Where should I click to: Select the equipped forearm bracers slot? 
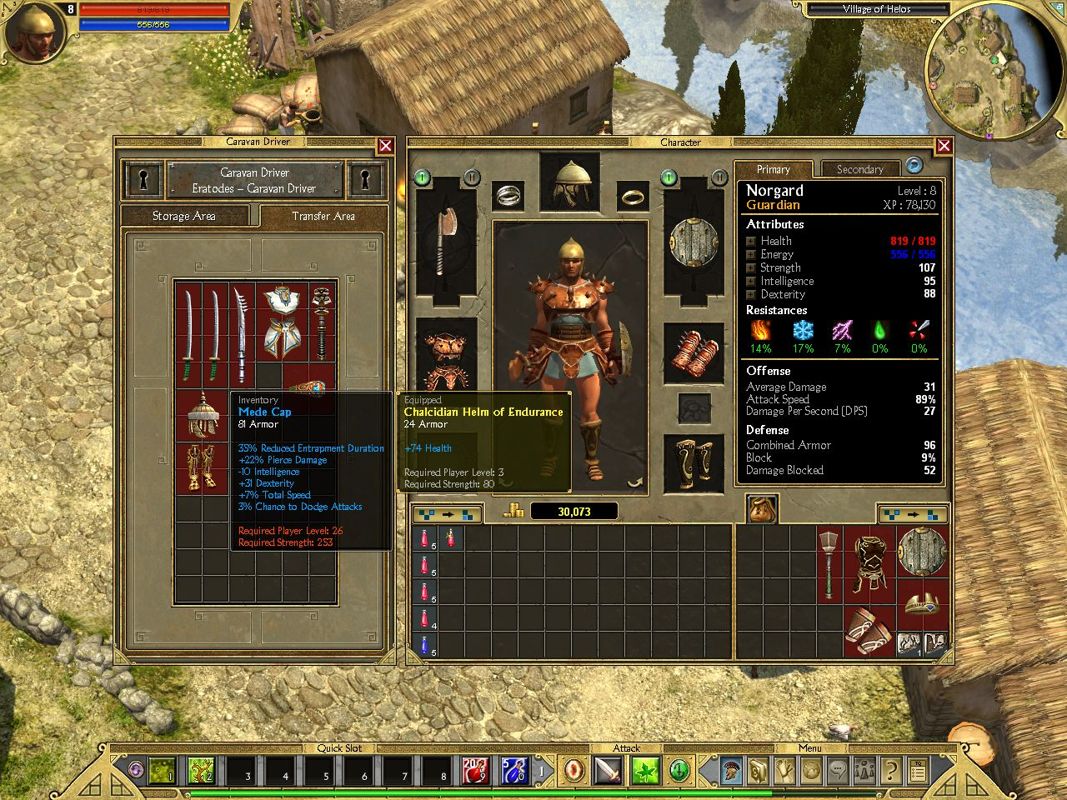pyautogui.click(x=694, y=351)
